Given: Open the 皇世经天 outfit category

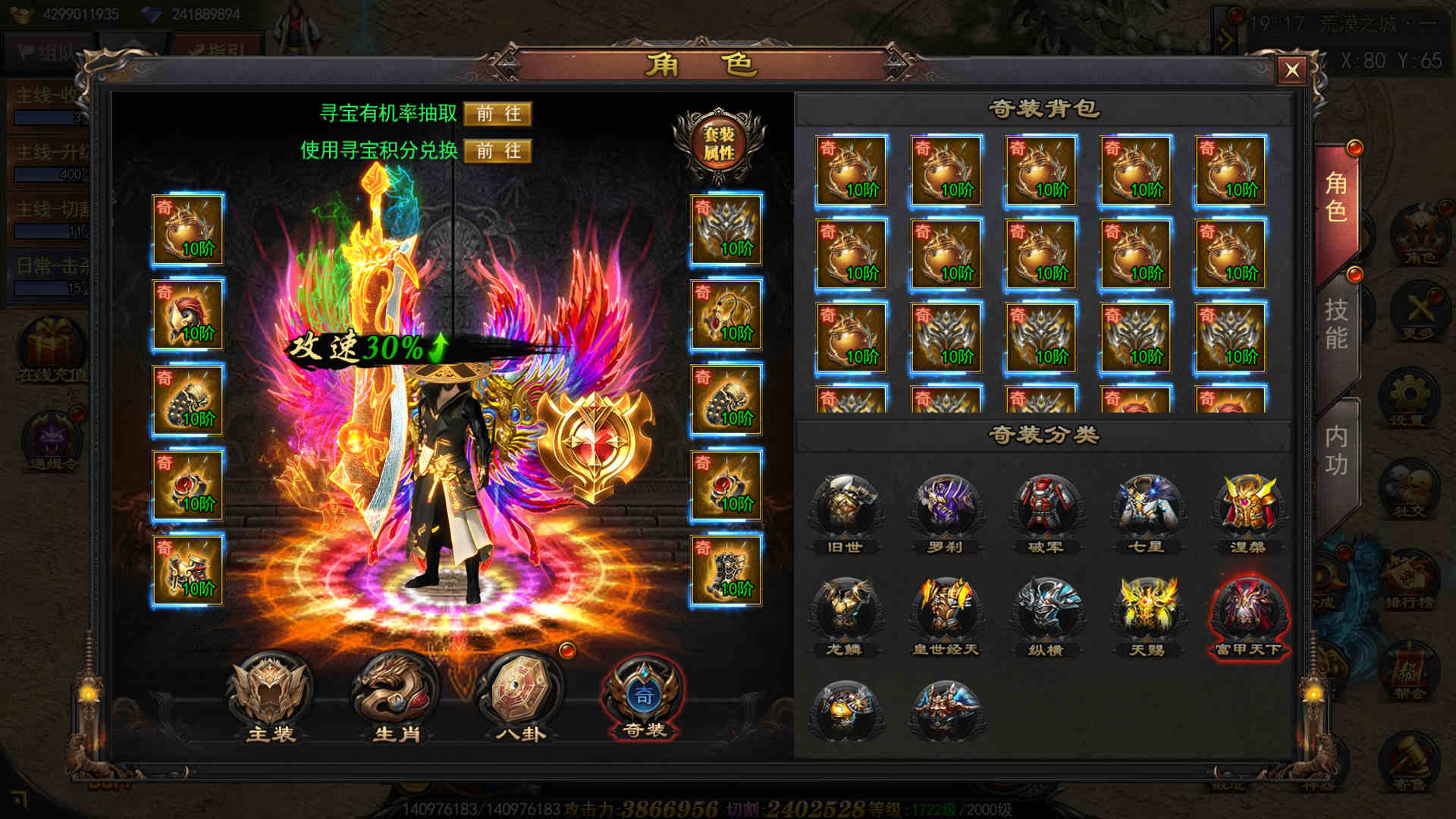Looking at the screenshot, I should [945, 613].
